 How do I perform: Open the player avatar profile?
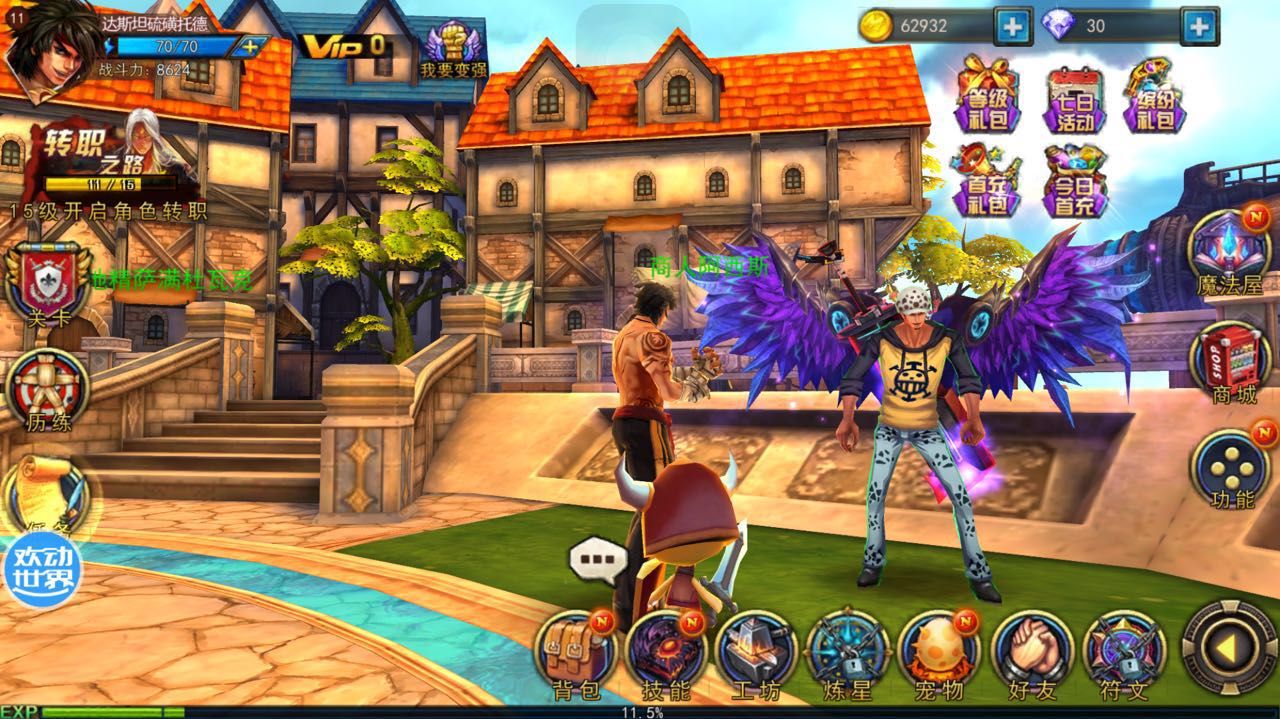point(44,51)
